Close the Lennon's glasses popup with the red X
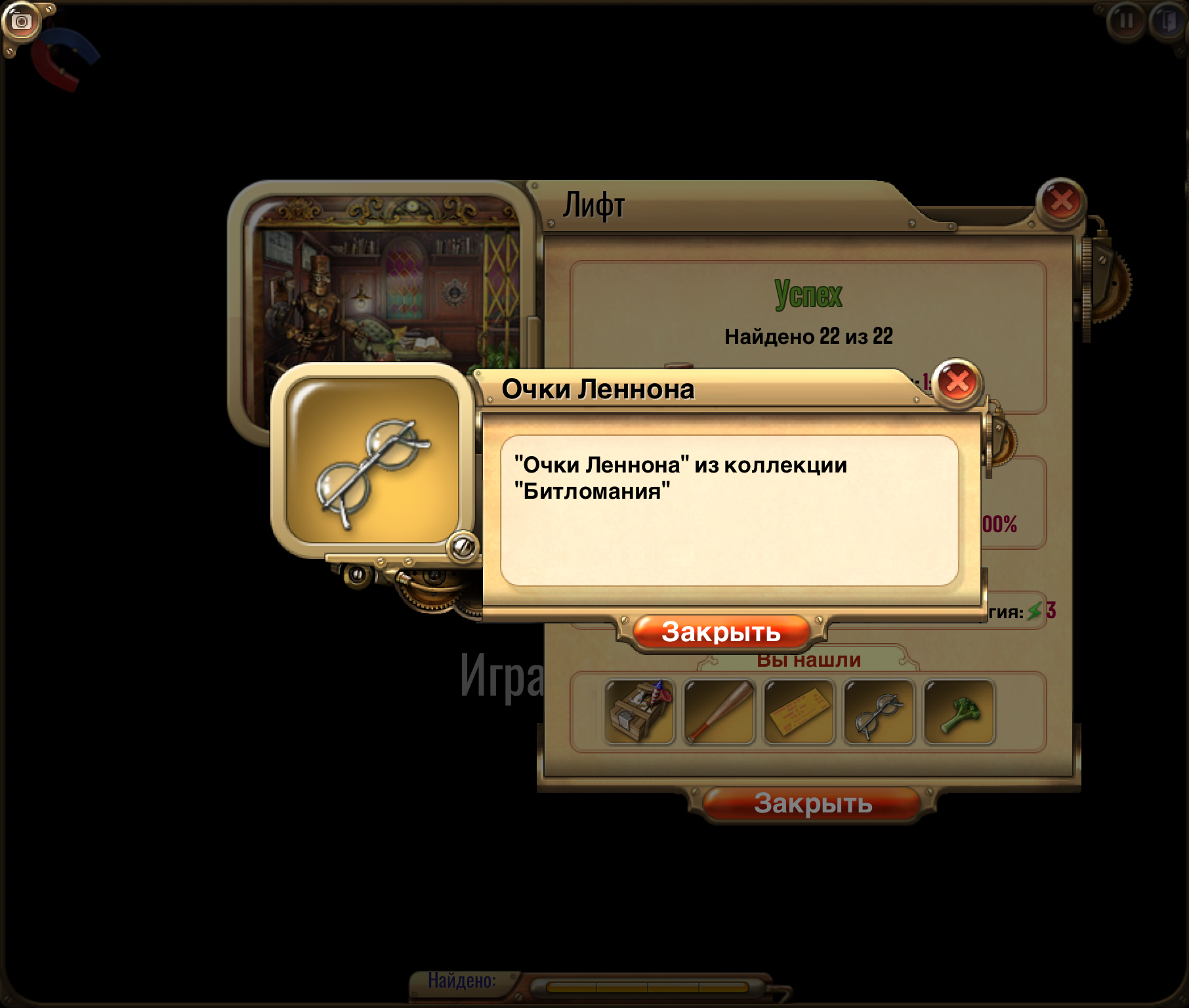This screenshot has height=1008, width=1189. 957,382
